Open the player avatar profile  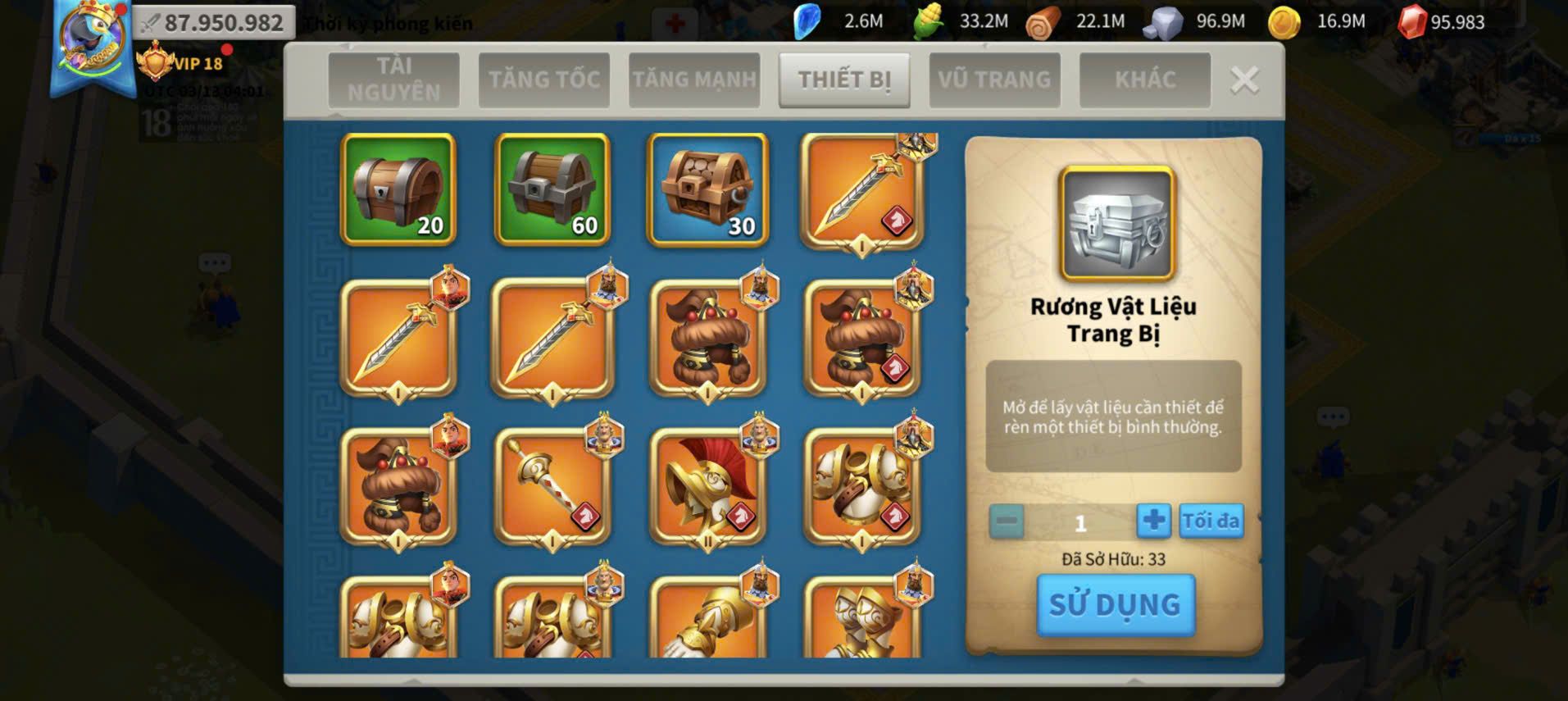(91, 41)
